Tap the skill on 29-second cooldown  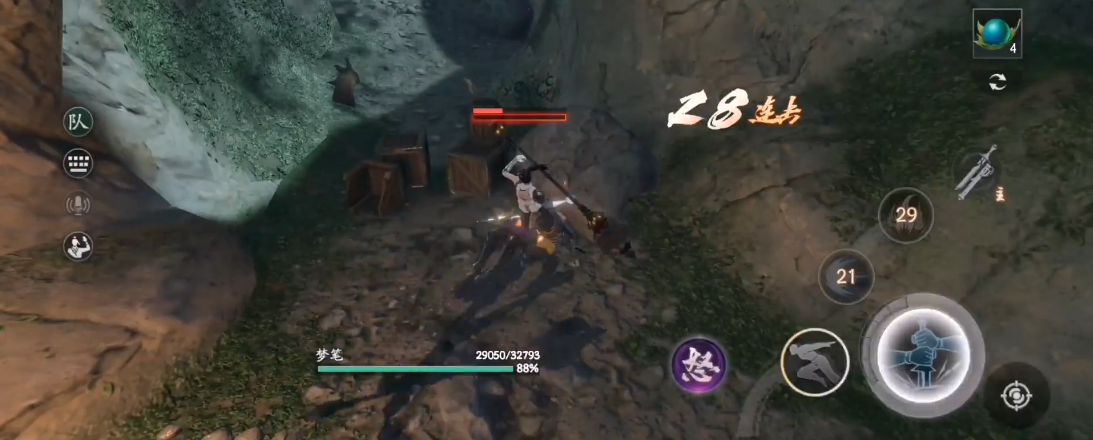coord(906,215)
